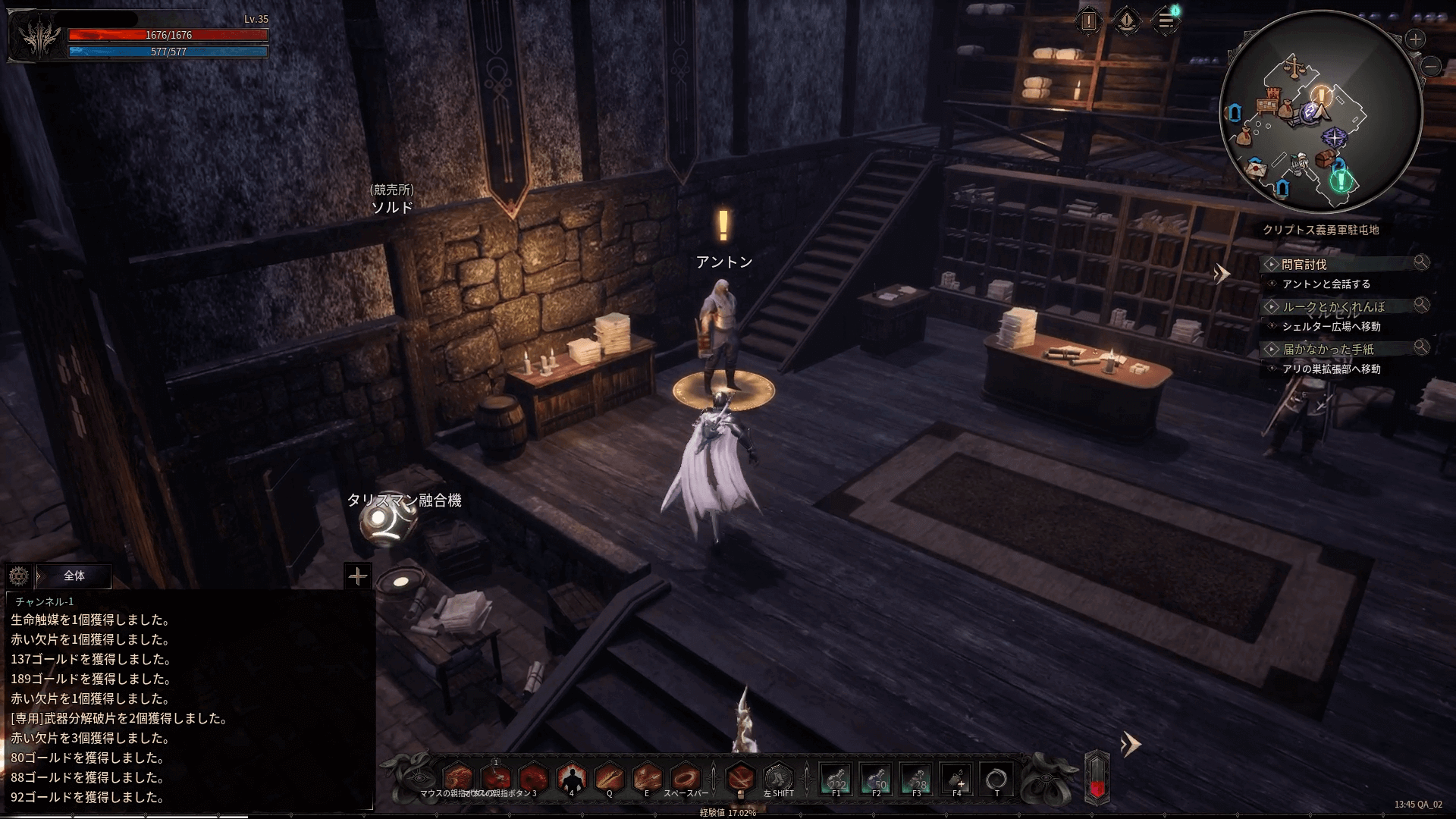This screenshot has height=819, width=1456.
Task: Activate the Q spear skill icon
Action: pos(609,778)
